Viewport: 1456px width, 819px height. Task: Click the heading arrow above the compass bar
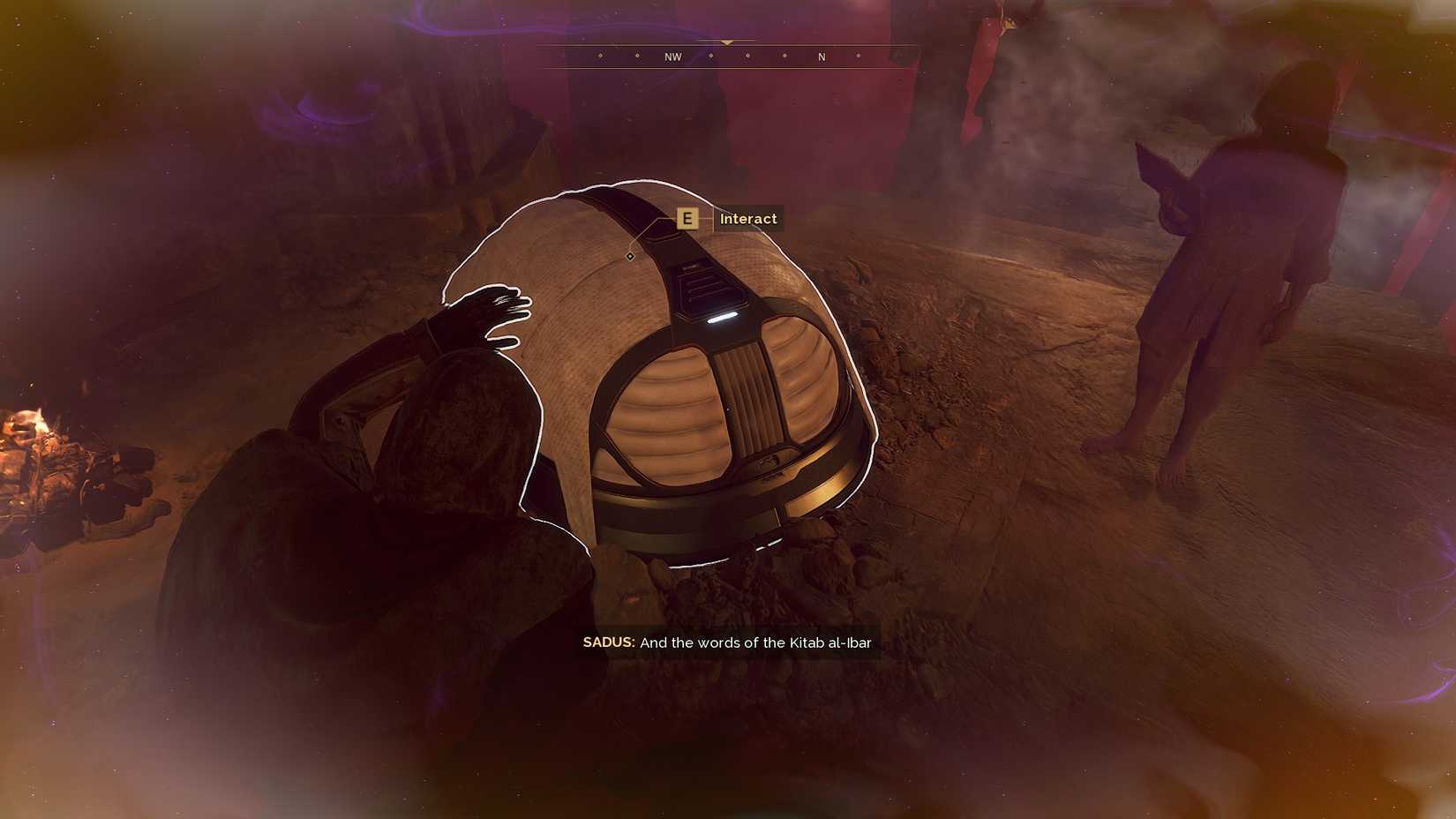point(726,41)
